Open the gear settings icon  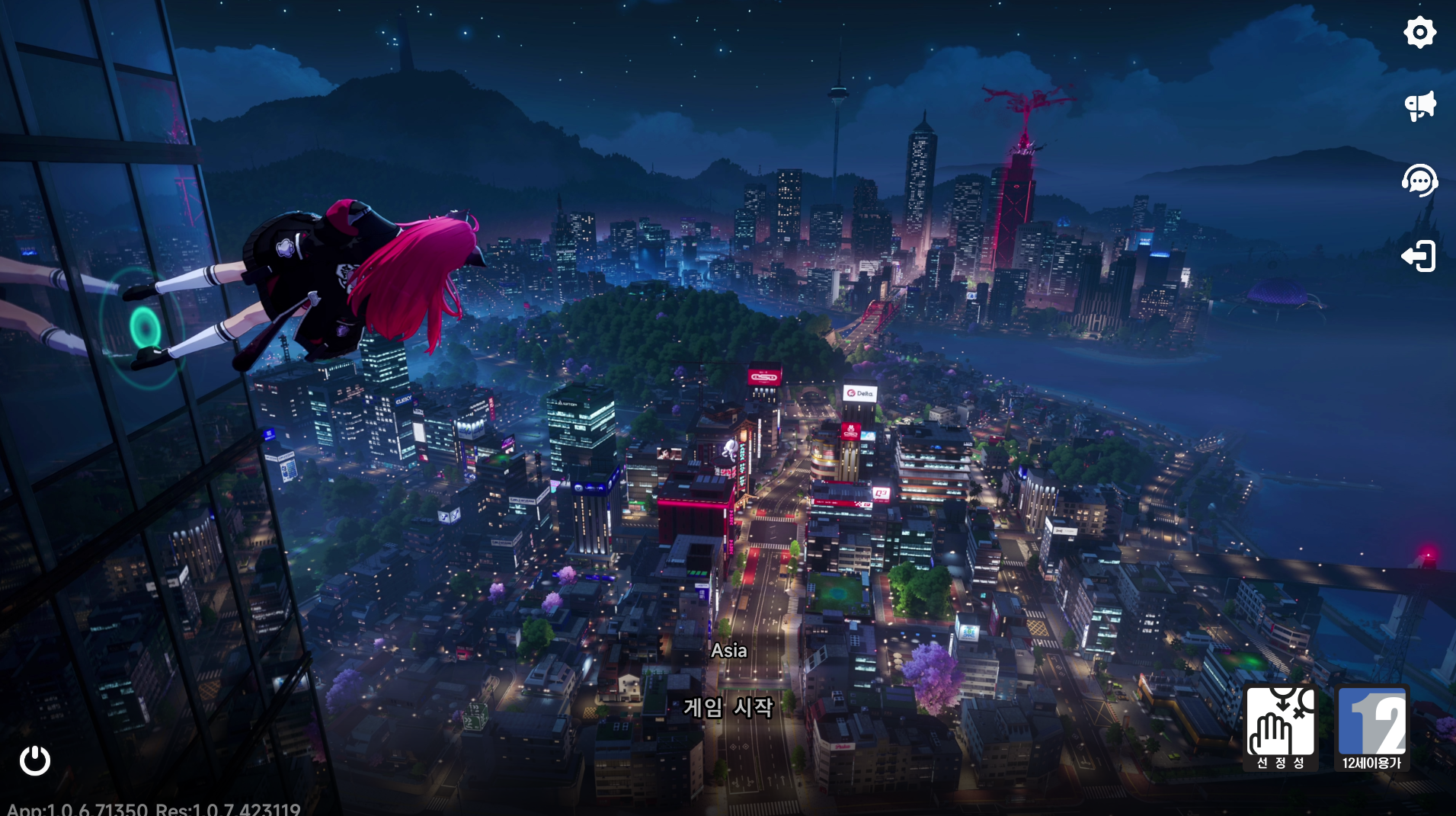(x=1419, y=33)
